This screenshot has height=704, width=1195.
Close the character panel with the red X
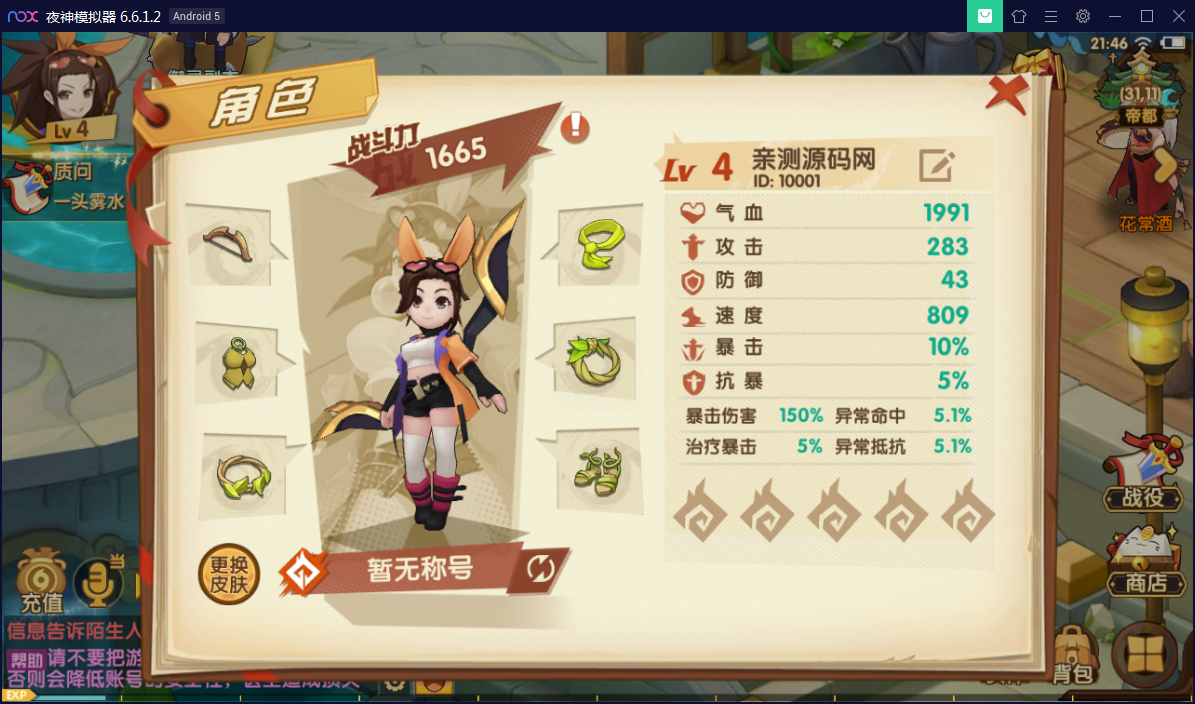pyautogui.click(x=1007, y=93)
